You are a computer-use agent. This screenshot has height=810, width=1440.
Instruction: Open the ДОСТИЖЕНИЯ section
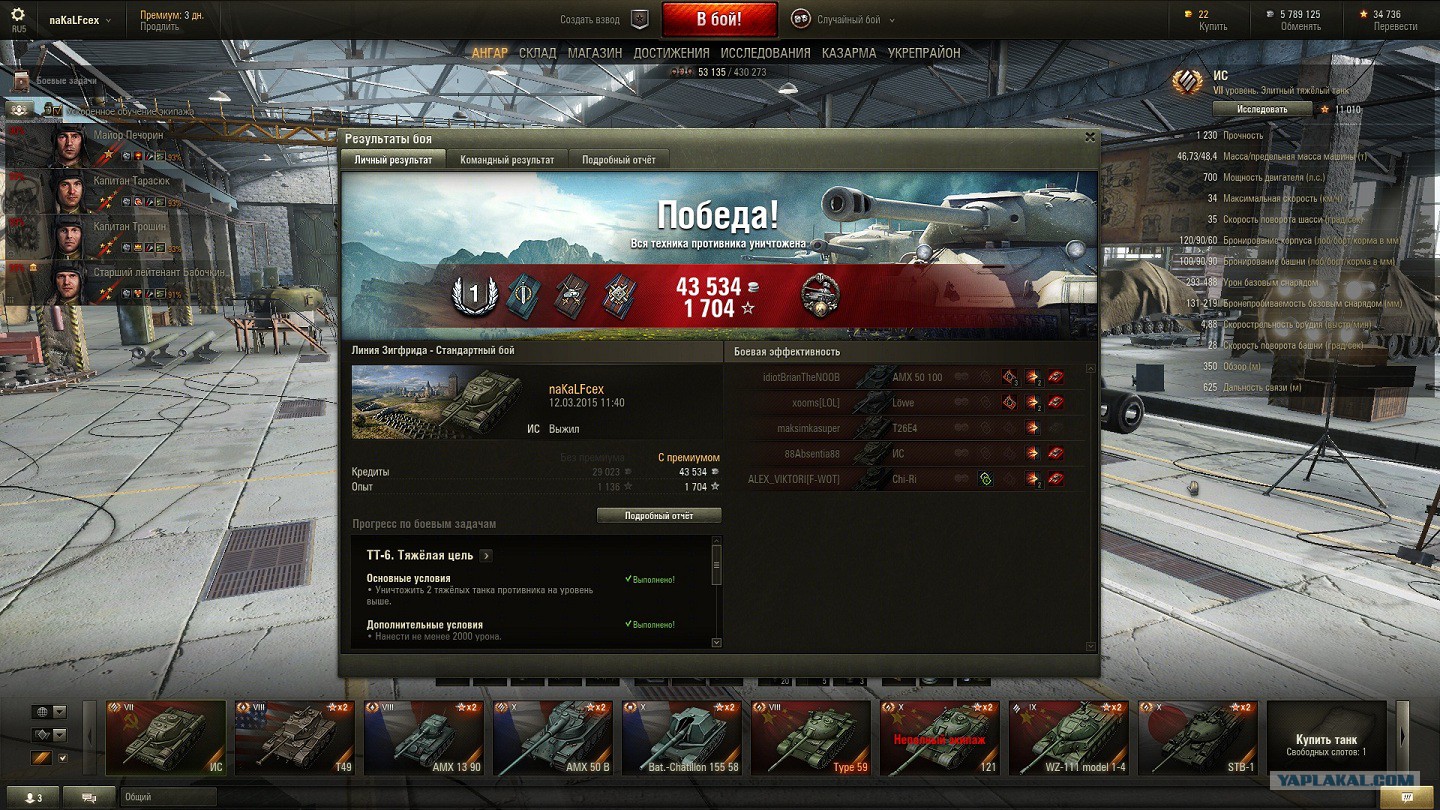pyautogui.click(x=671, y=53)
